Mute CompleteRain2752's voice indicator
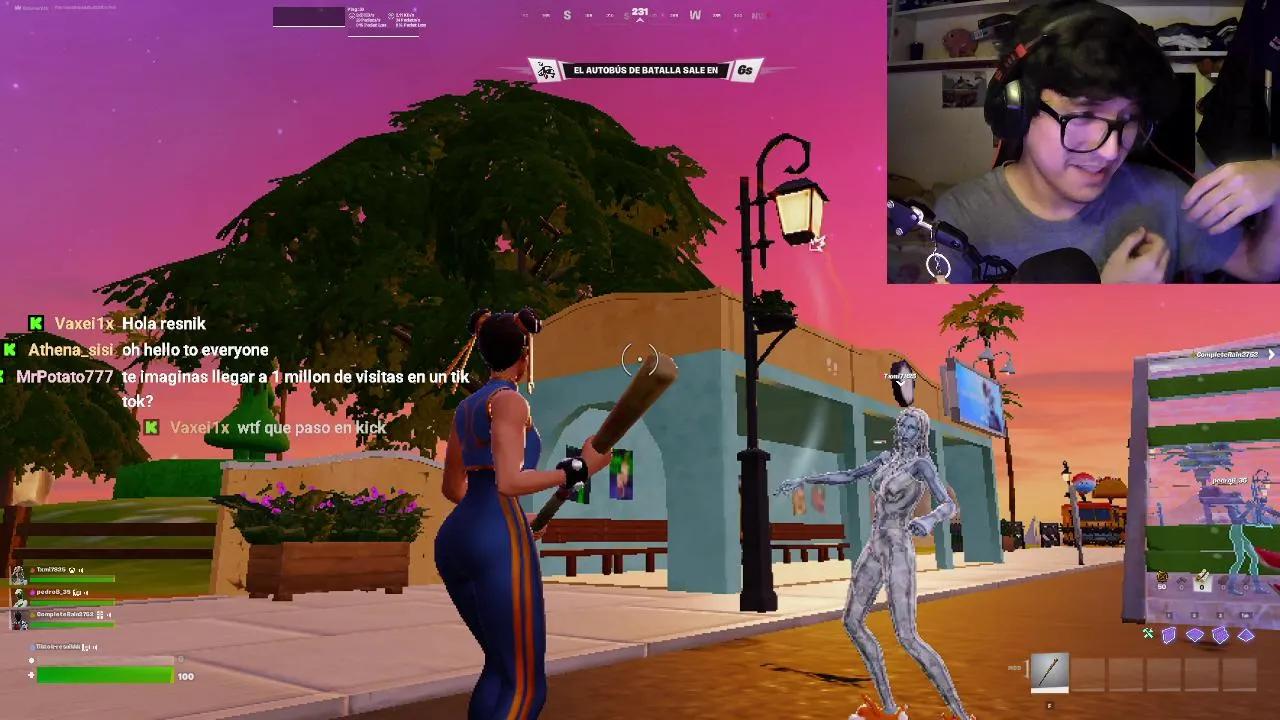1280x720 pixels. (109, 614)
